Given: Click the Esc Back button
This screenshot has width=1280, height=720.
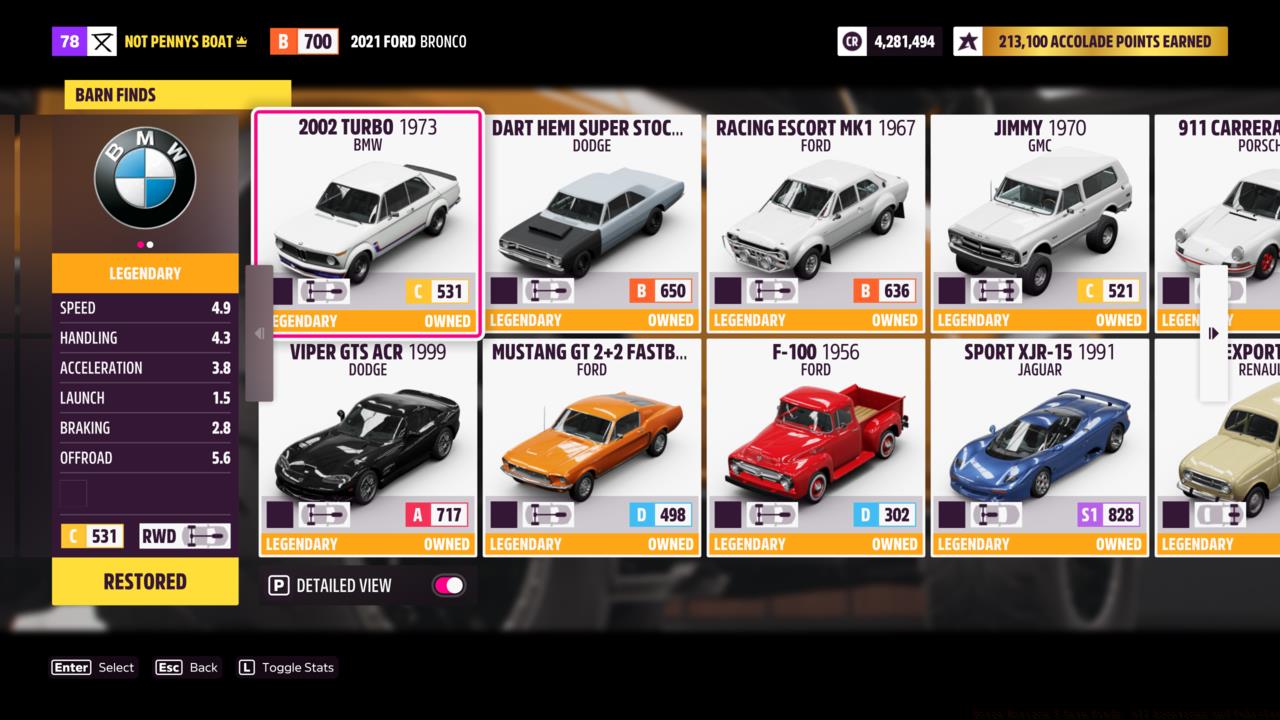Looking at the screenshot, I should pyautogui.click(x=187, y=667).
